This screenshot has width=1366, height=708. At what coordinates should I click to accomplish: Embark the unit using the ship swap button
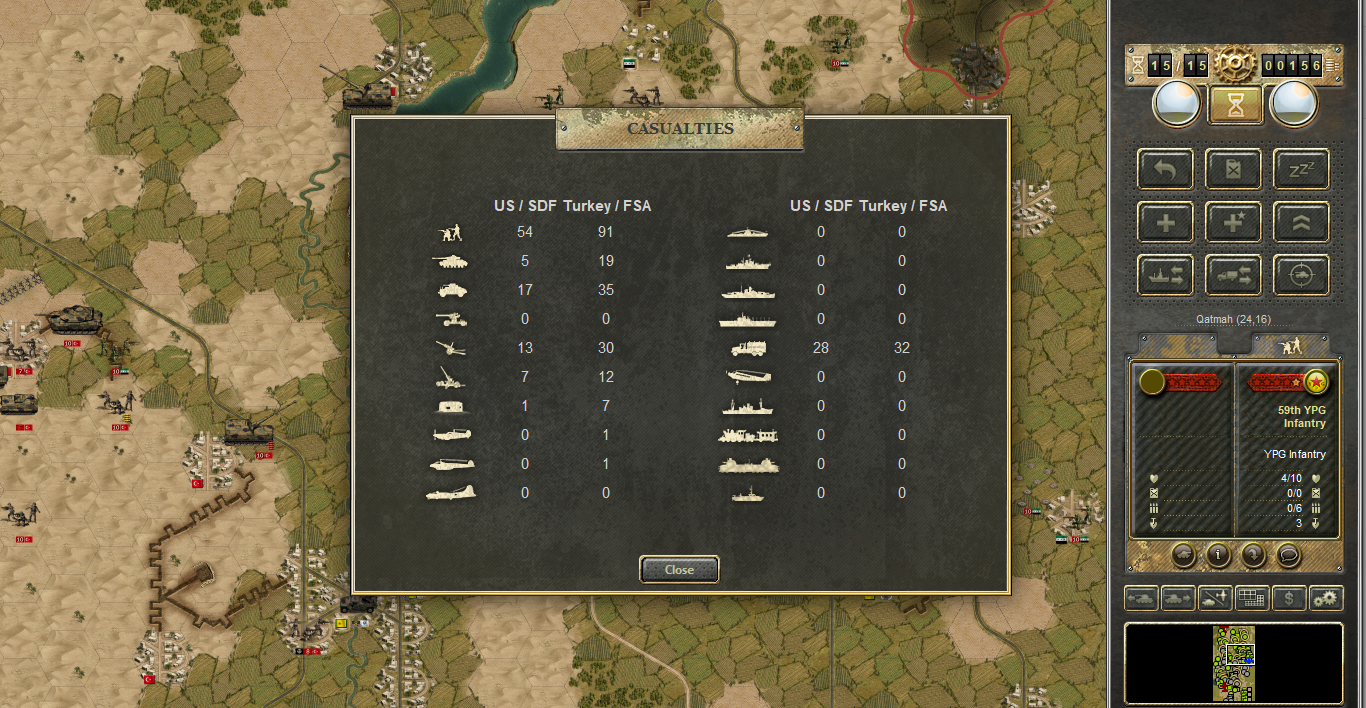point(1165,275)
